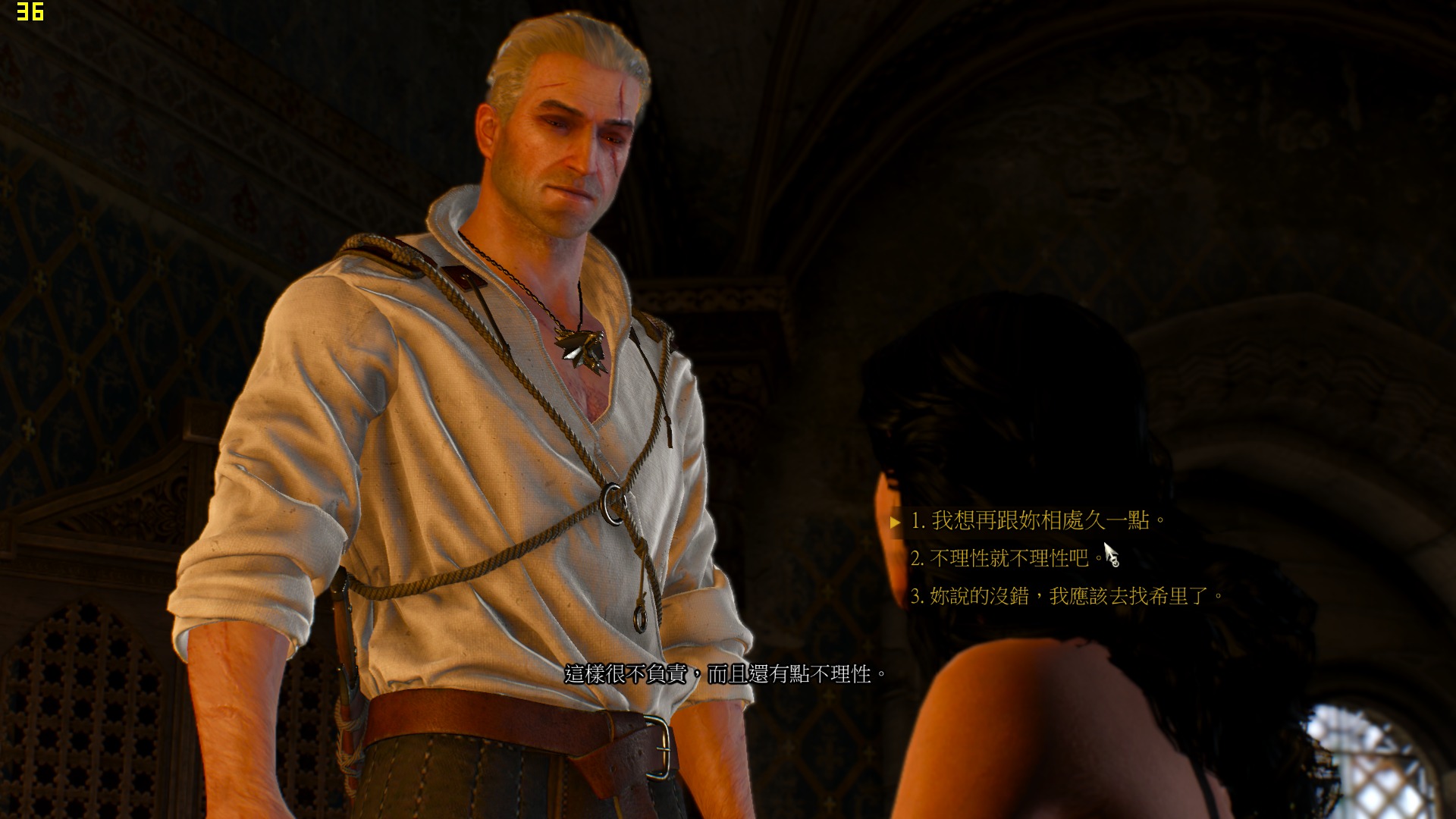Click the number label 1 in the dialogue list

click(x=919, y=522)
